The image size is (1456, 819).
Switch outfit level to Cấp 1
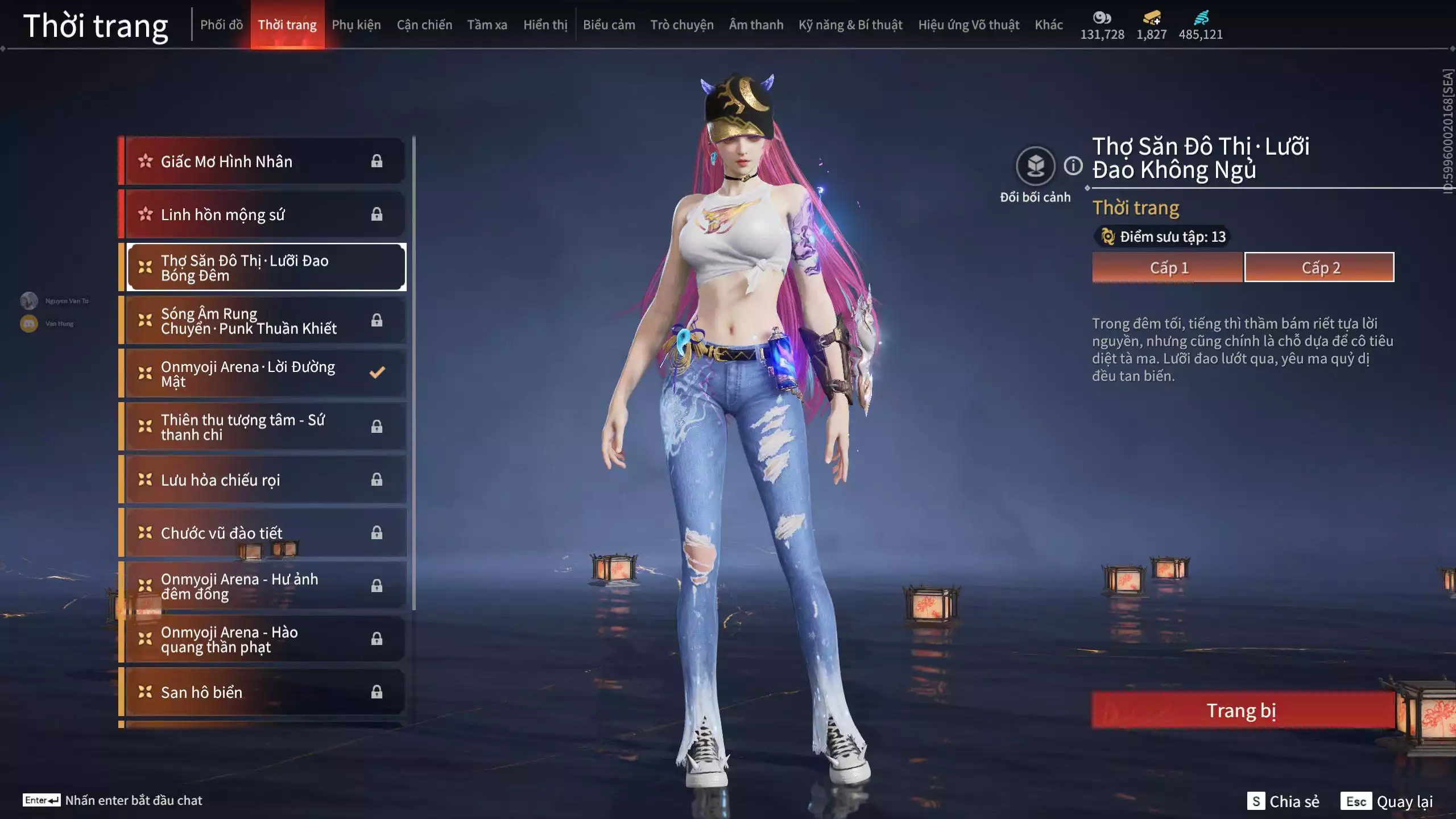click(1168, 267)
